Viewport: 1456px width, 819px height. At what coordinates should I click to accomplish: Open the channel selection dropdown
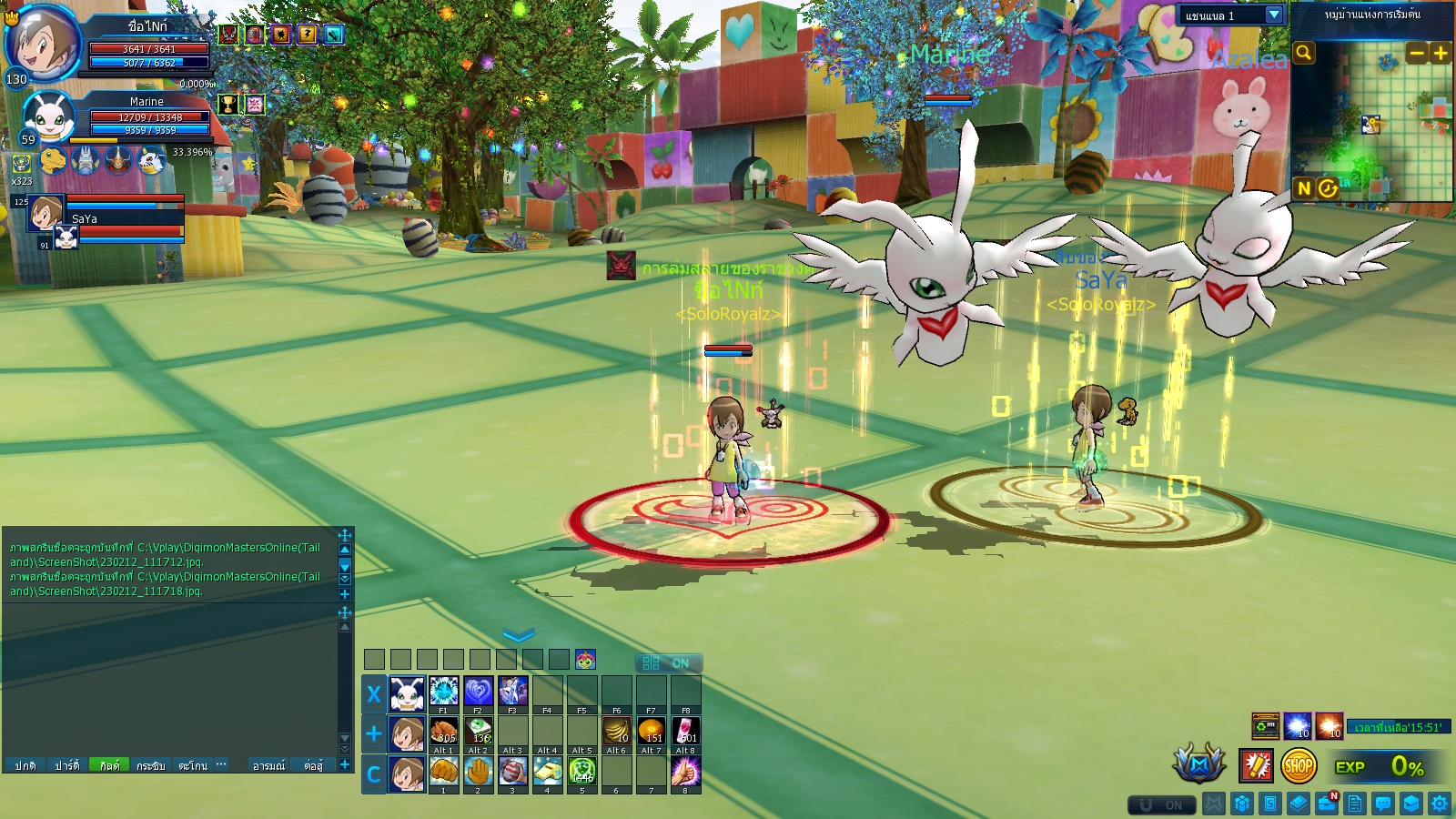tap(1274, 15)
